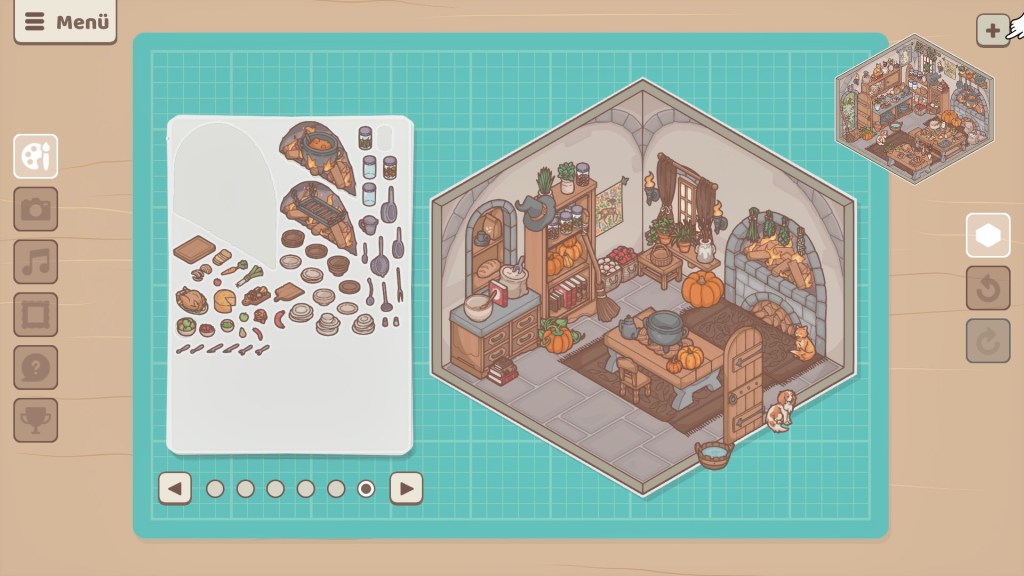Screen dimensions: 1024x576
Task: Open the camera photo mode
Action: click(36, 209)
